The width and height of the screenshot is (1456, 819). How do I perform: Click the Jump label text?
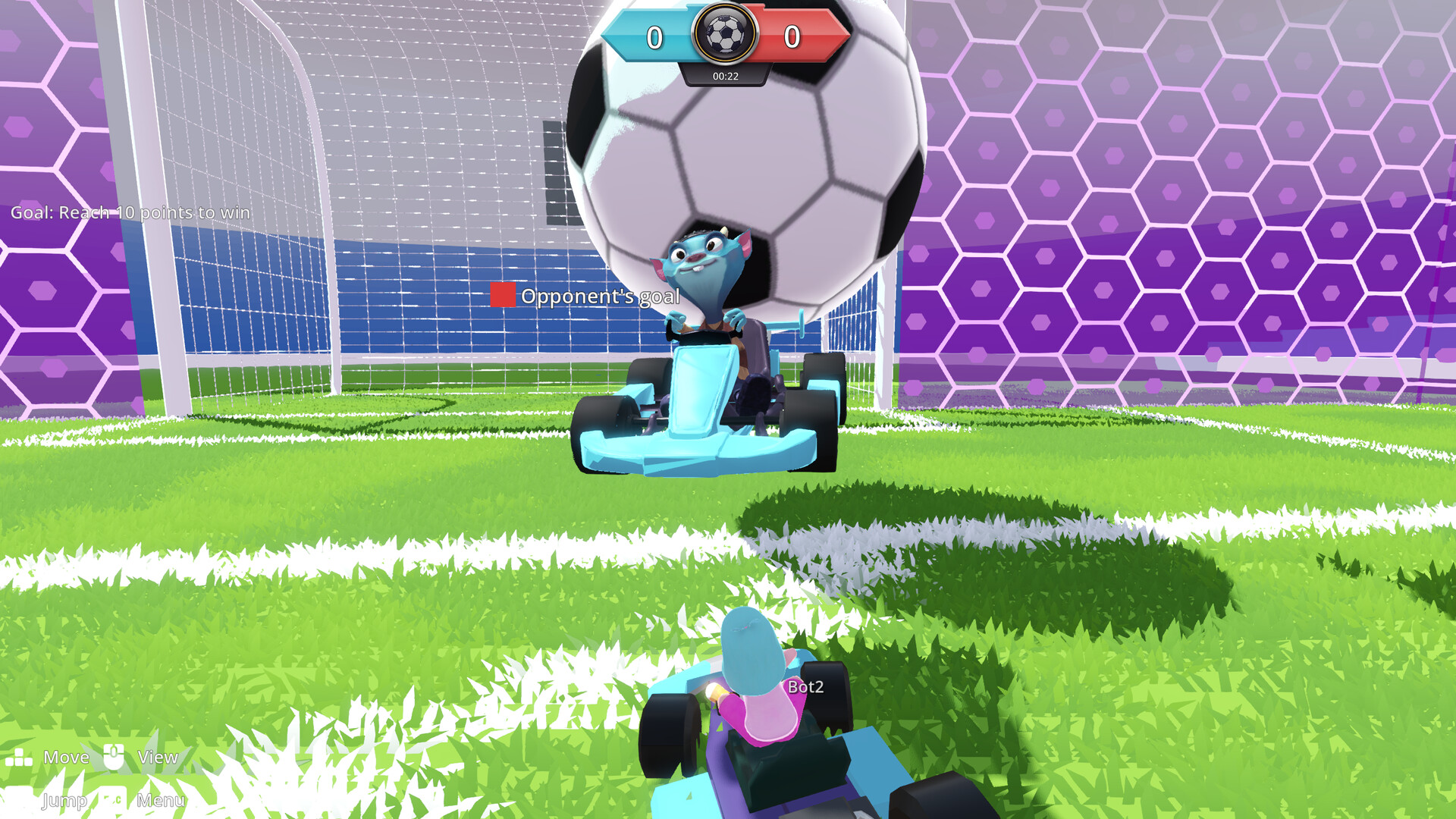64,800
